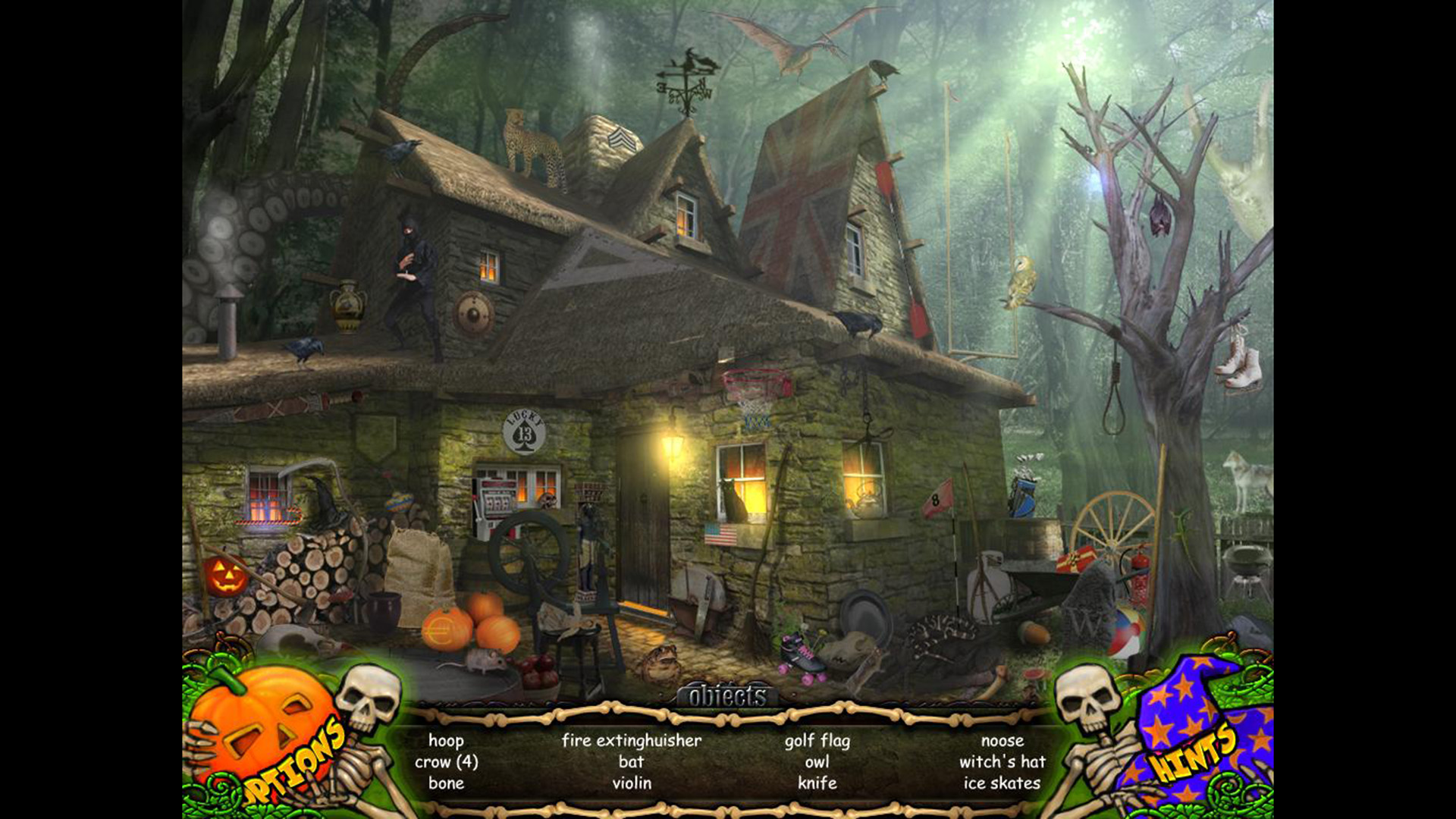Image resolution: width=1456 pixels, height=819 pixels.
Task: Select 'violin' in the objects list
Action: click(632, 784)
